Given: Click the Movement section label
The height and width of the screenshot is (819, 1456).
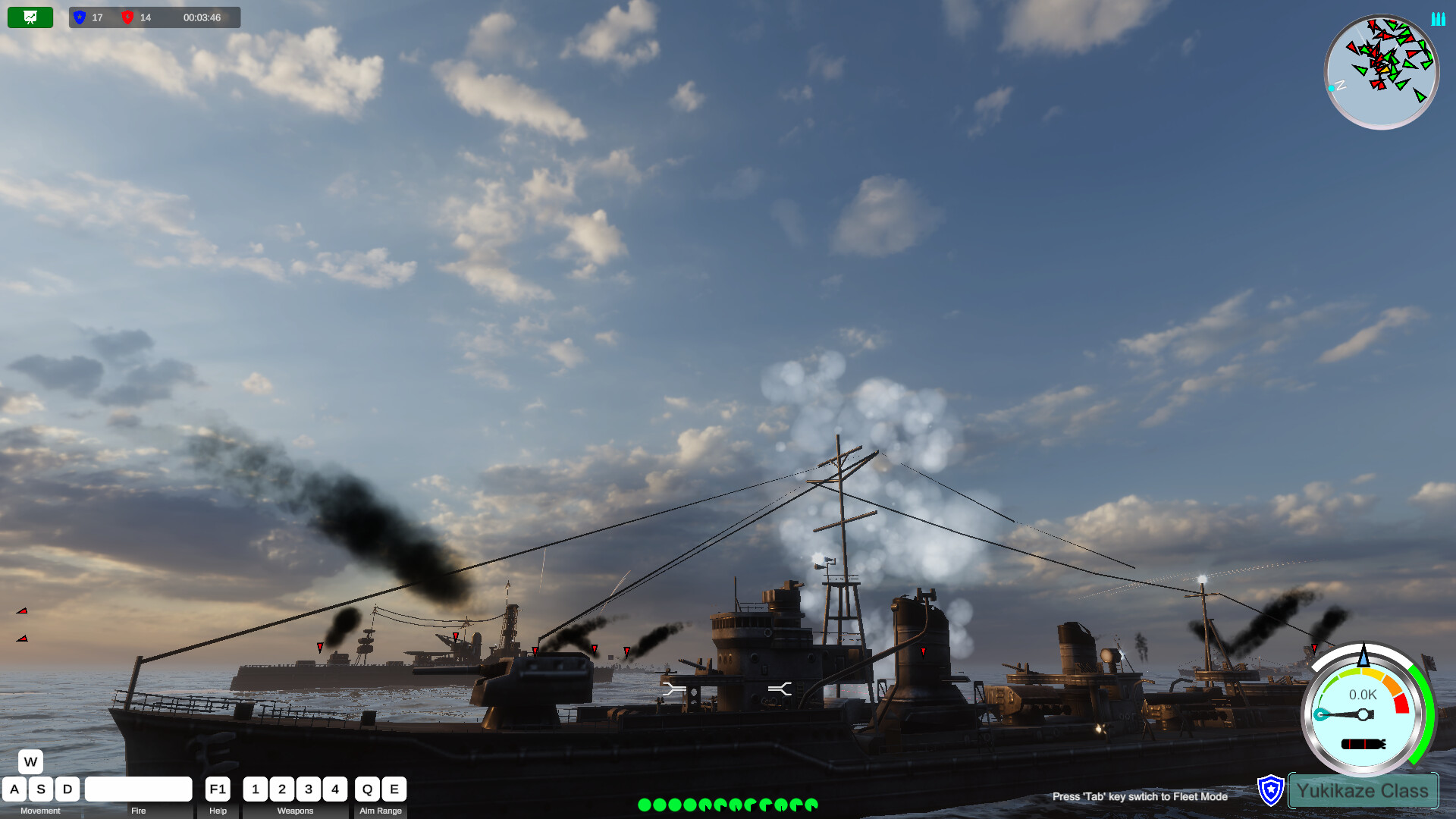Looking at the screenshot, I should pyautogui.click(x=42, y=811).
